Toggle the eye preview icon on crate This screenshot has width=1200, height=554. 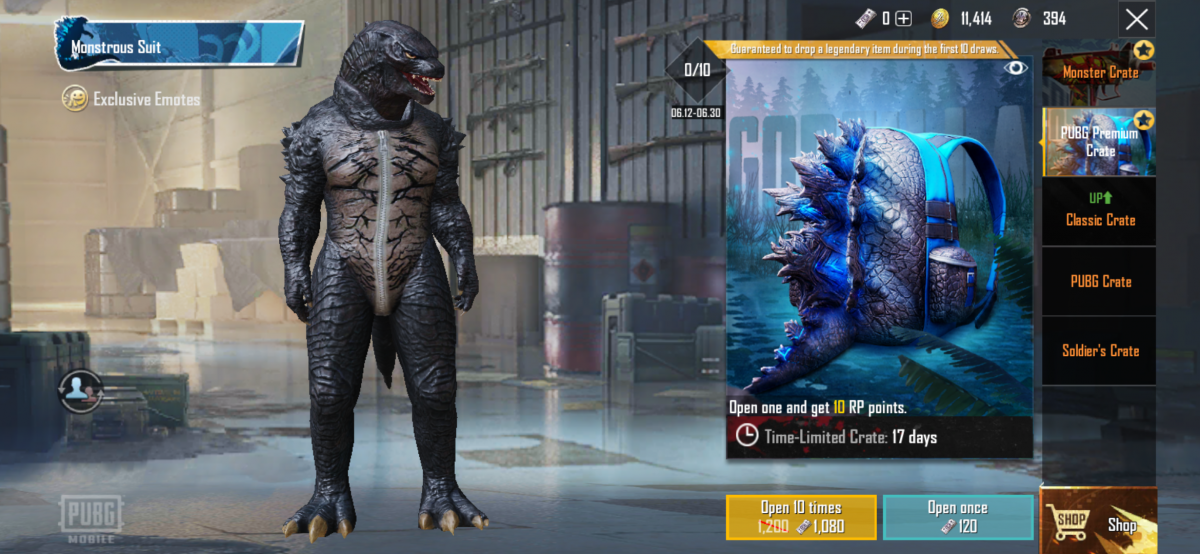coord(1016,68)
